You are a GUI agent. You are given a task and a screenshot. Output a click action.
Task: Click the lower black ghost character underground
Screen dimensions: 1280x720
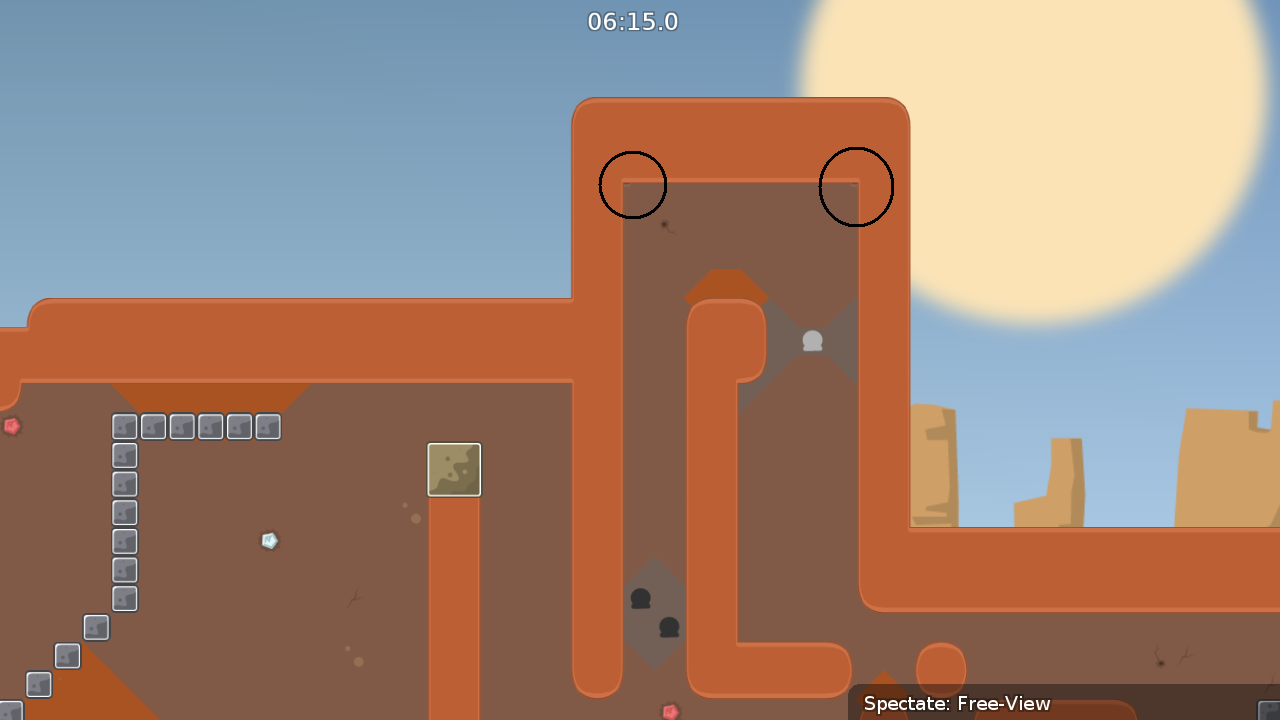coord(668,629)
